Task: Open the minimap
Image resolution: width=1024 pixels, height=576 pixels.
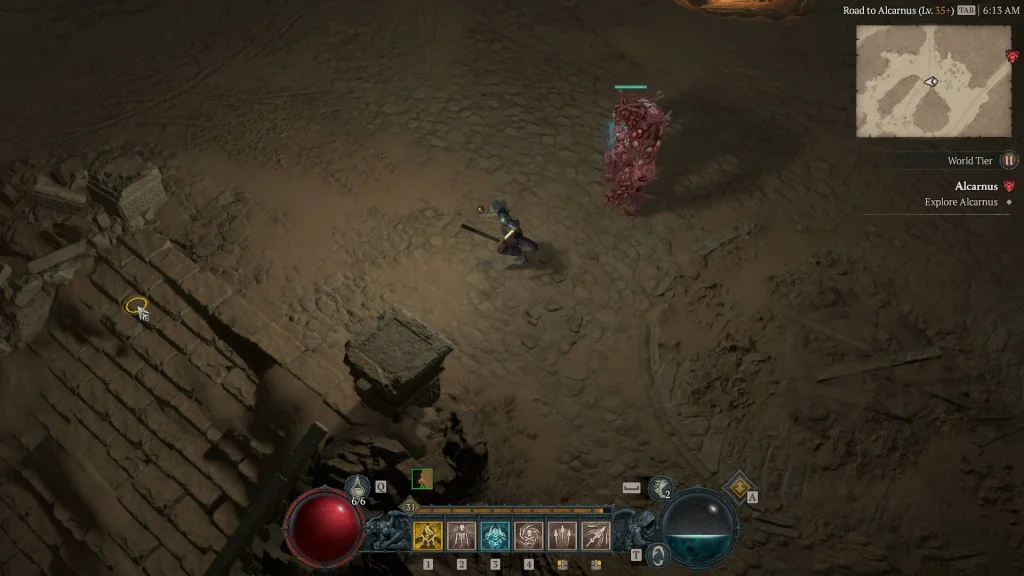Action: pos(933,81)
